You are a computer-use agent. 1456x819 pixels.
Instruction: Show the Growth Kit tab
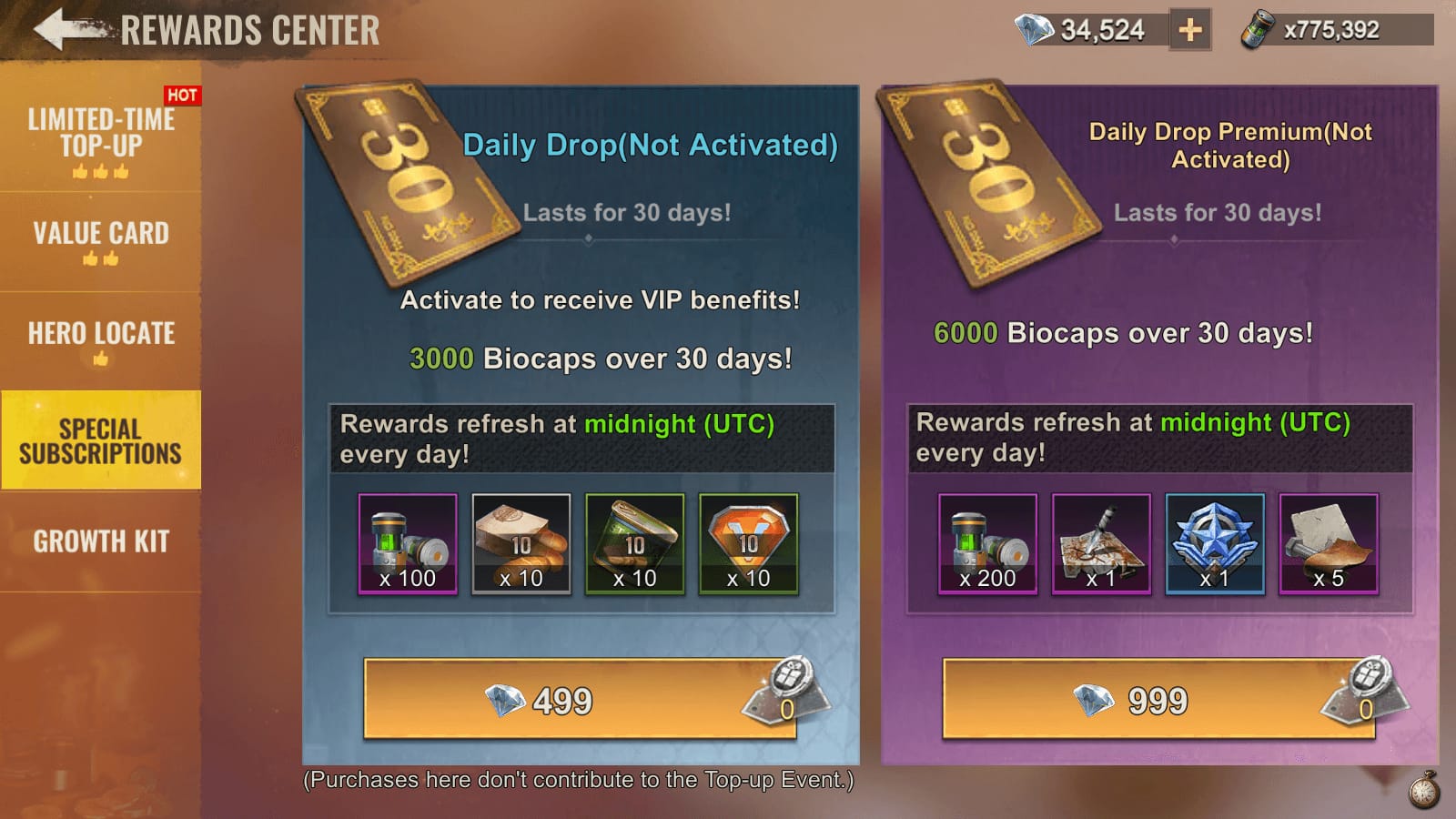click(x=100, y=541)
